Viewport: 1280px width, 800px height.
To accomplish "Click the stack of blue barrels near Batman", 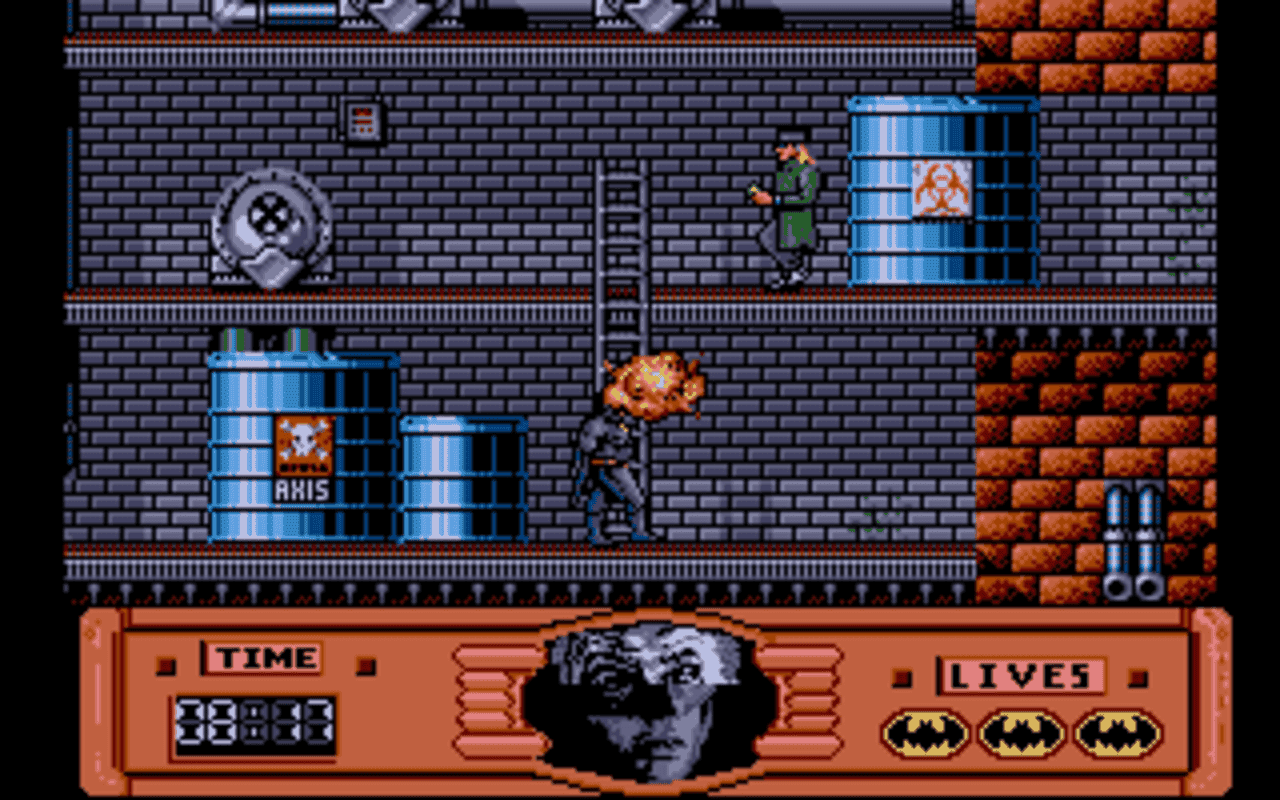I will (462, 480).
